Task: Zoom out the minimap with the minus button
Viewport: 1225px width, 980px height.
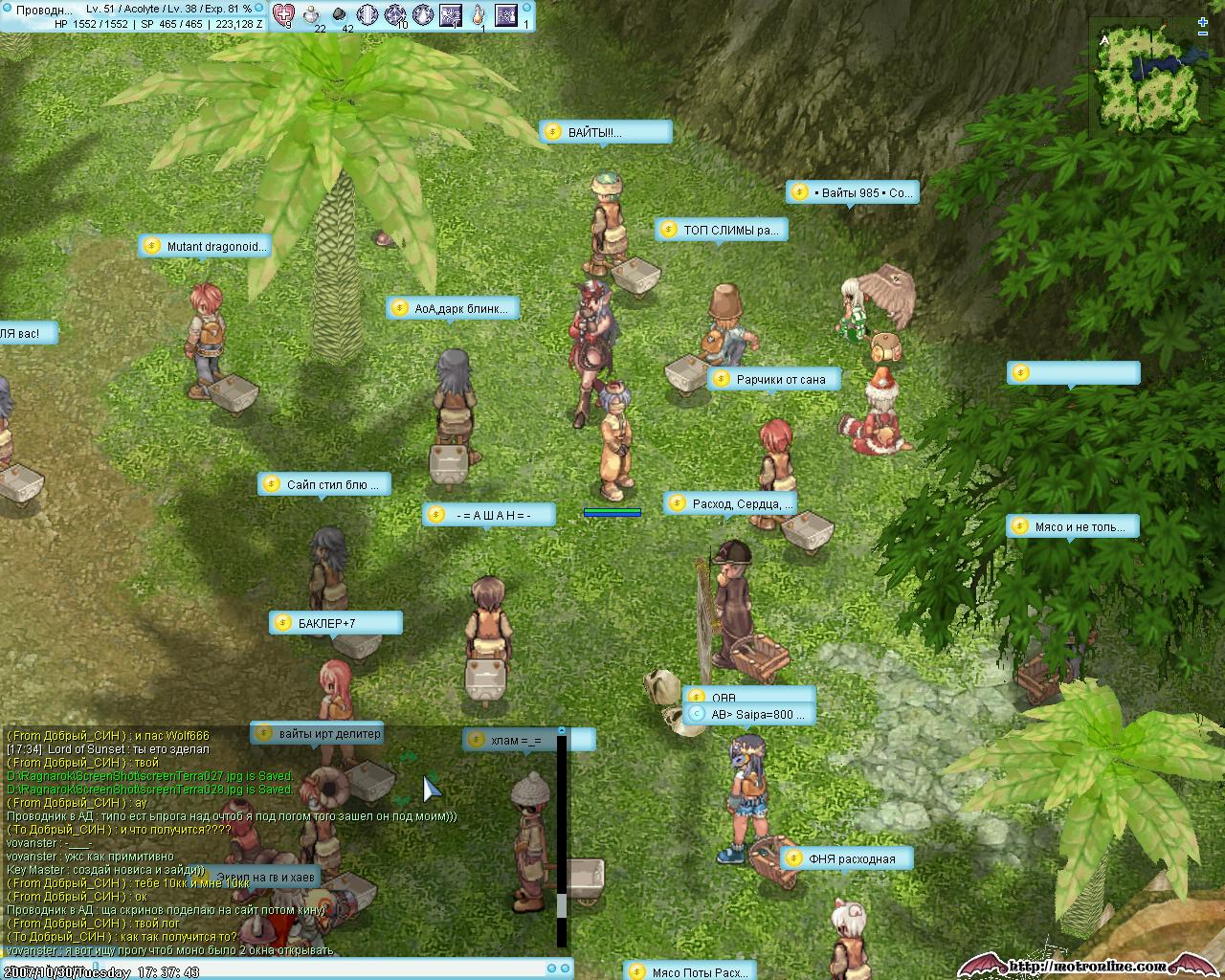Action: (1203, 33)
